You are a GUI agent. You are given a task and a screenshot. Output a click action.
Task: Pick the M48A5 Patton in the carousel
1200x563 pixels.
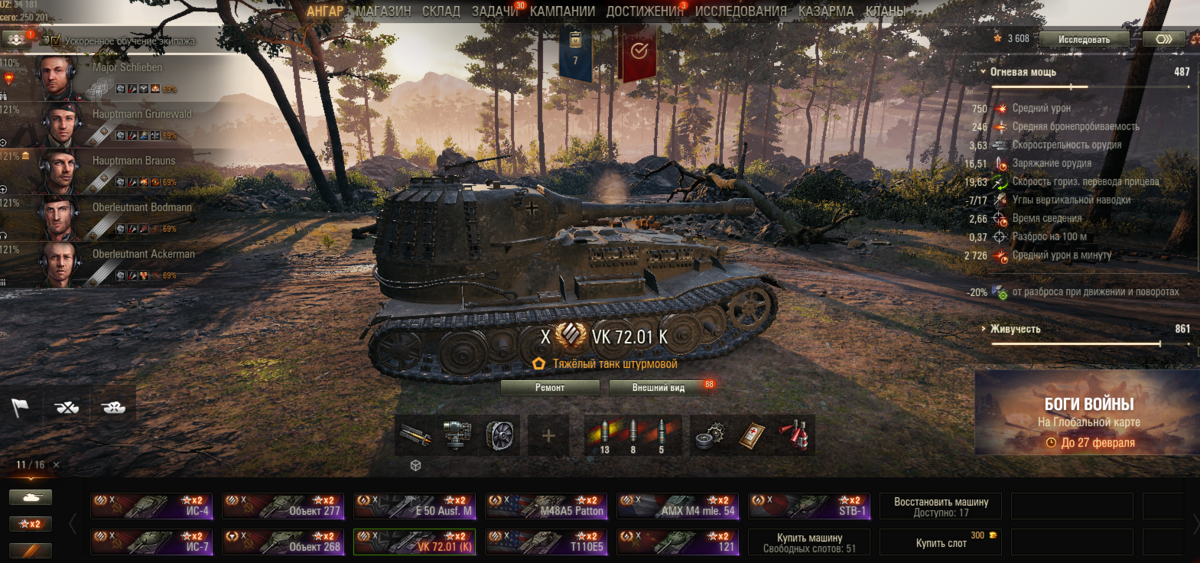547,506
